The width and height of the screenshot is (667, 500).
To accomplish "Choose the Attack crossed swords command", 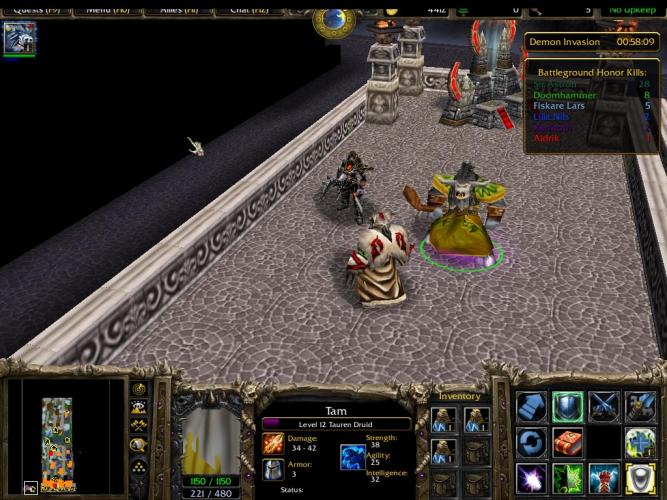I will 603,406.
